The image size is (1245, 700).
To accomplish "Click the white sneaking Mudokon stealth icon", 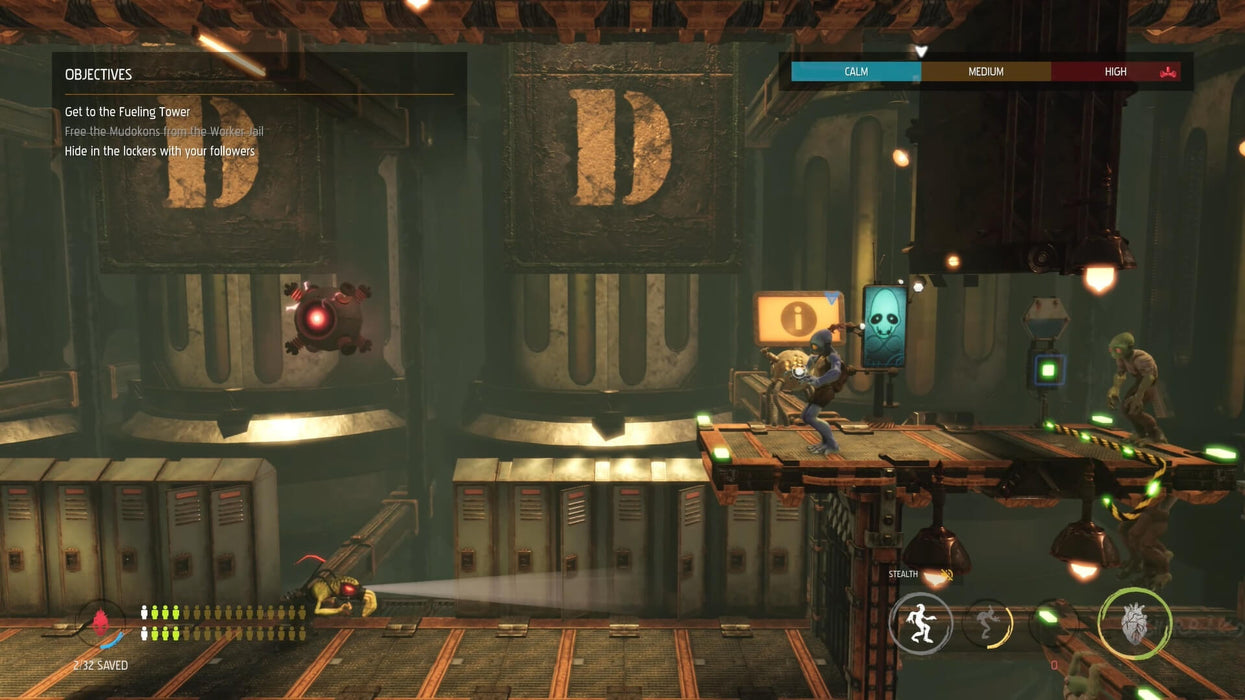I will pos(920,623).
